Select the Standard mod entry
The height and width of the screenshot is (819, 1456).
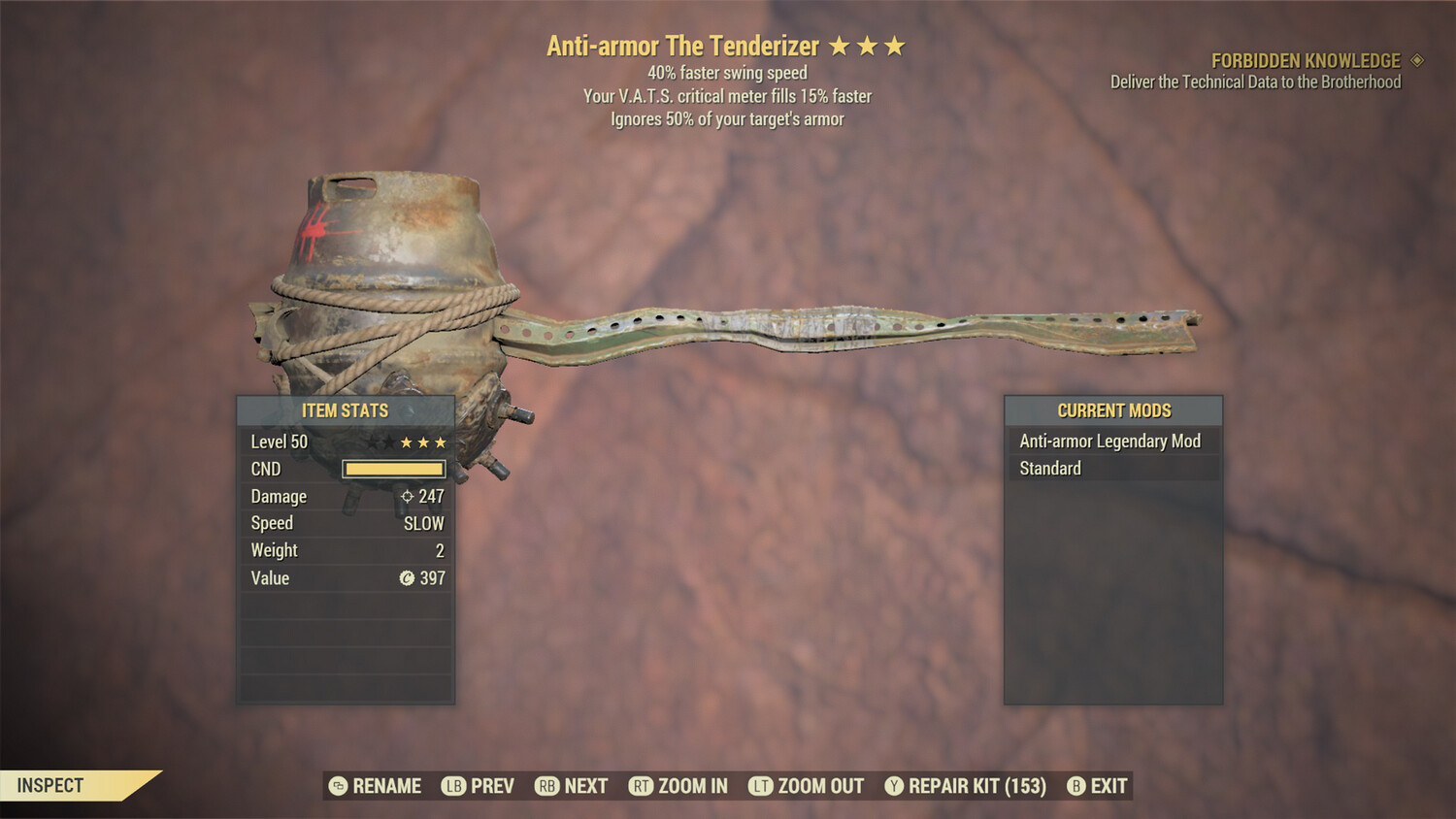(x=1048, y=468)
